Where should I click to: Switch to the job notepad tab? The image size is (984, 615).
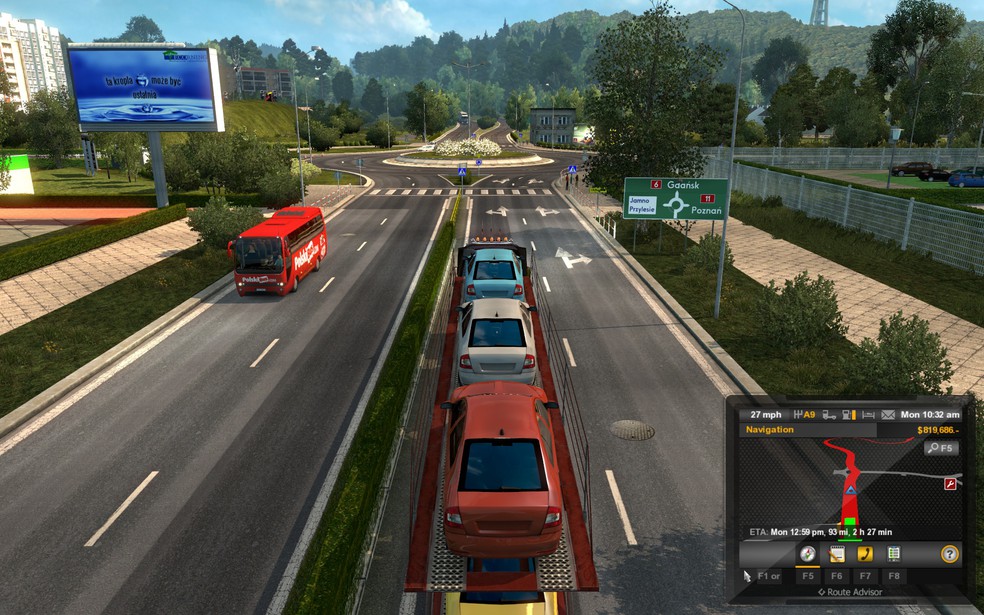point(837,554)
